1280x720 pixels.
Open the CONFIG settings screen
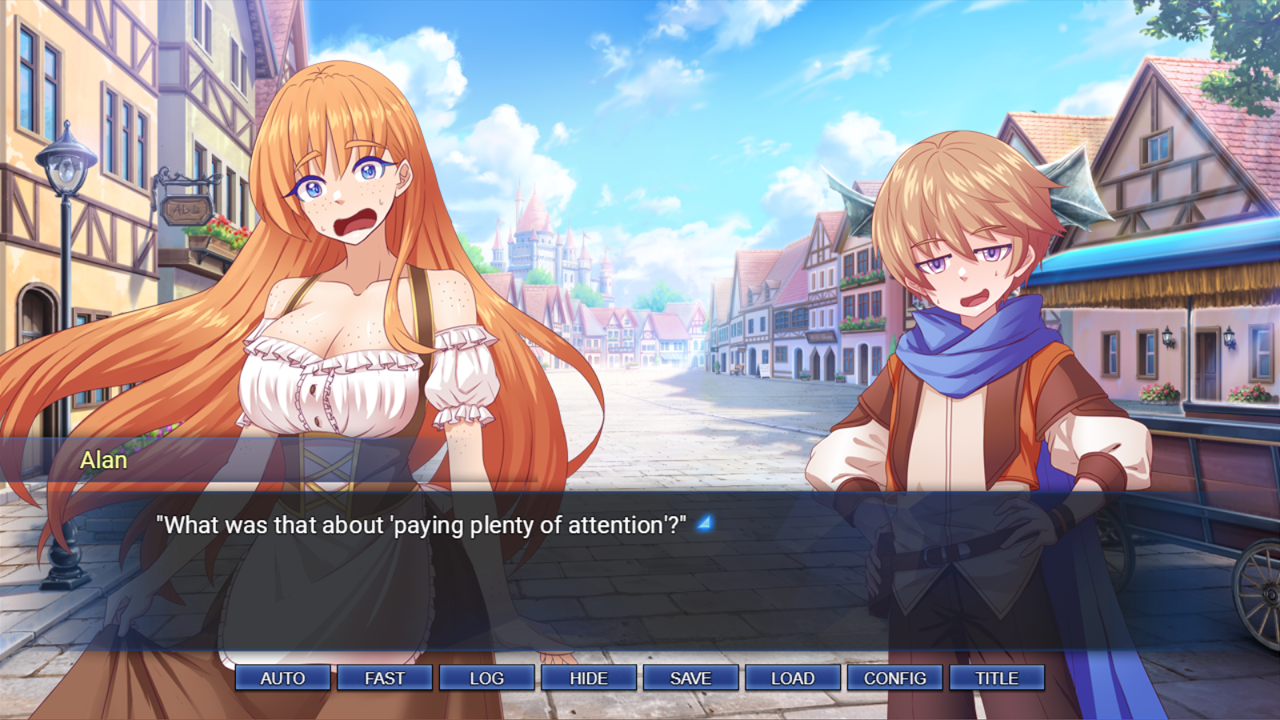point(894,677)
